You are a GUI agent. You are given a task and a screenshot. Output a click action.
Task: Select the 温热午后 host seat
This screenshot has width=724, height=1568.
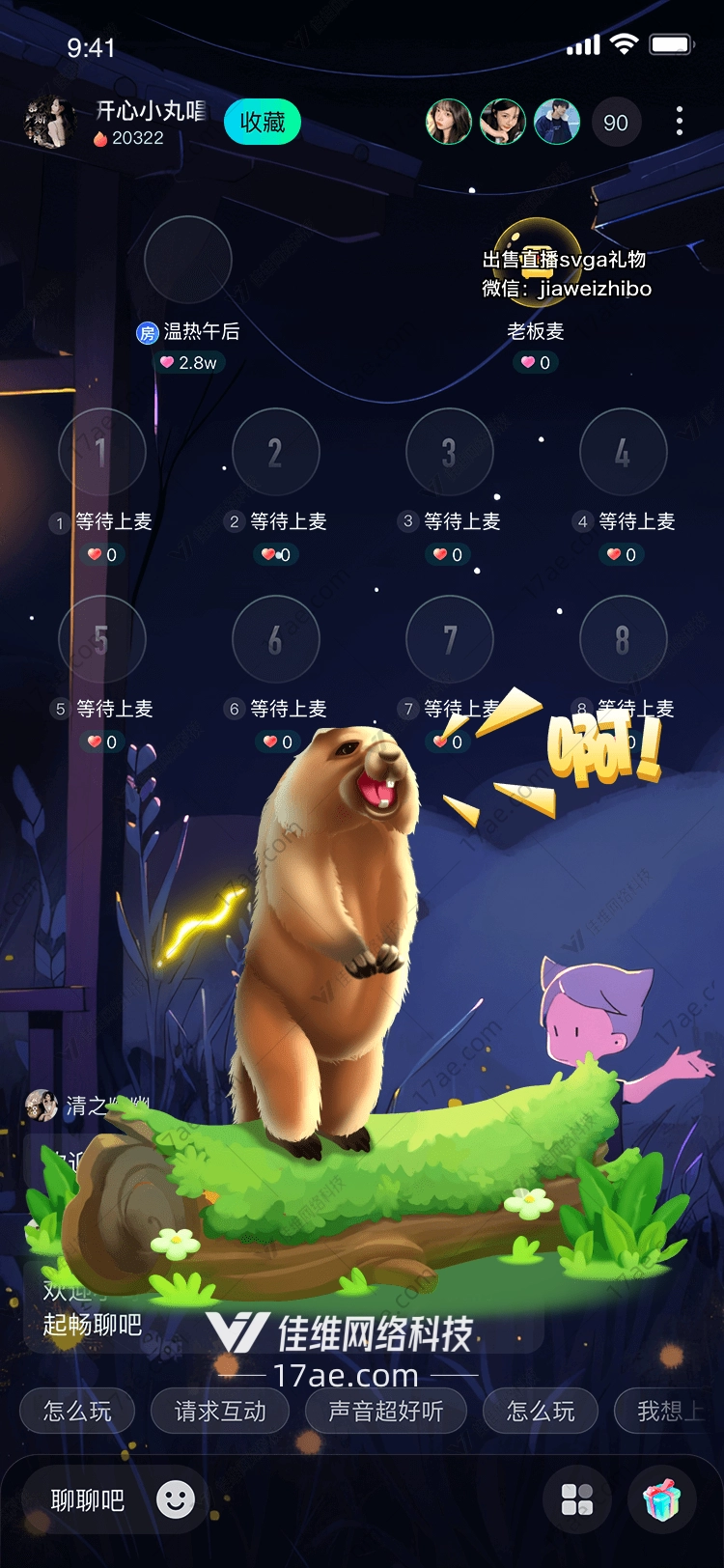point(187,260)
